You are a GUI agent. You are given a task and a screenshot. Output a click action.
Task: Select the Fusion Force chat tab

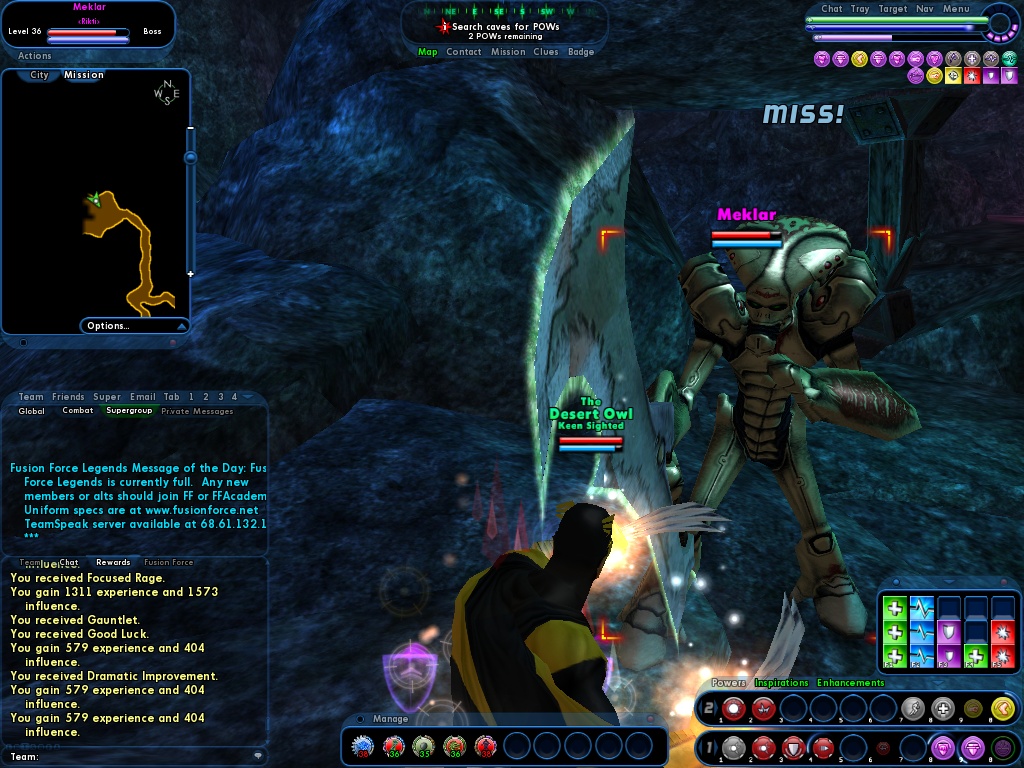[168, 562]
